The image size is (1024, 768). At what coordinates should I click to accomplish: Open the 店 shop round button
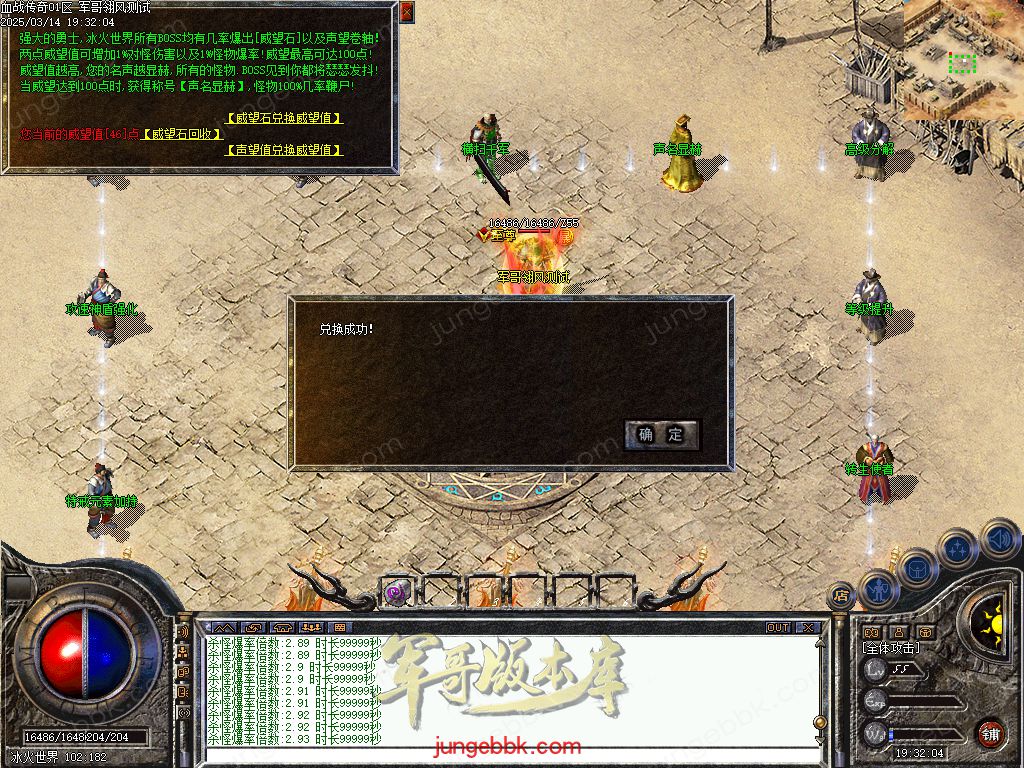tap(841, 595)
